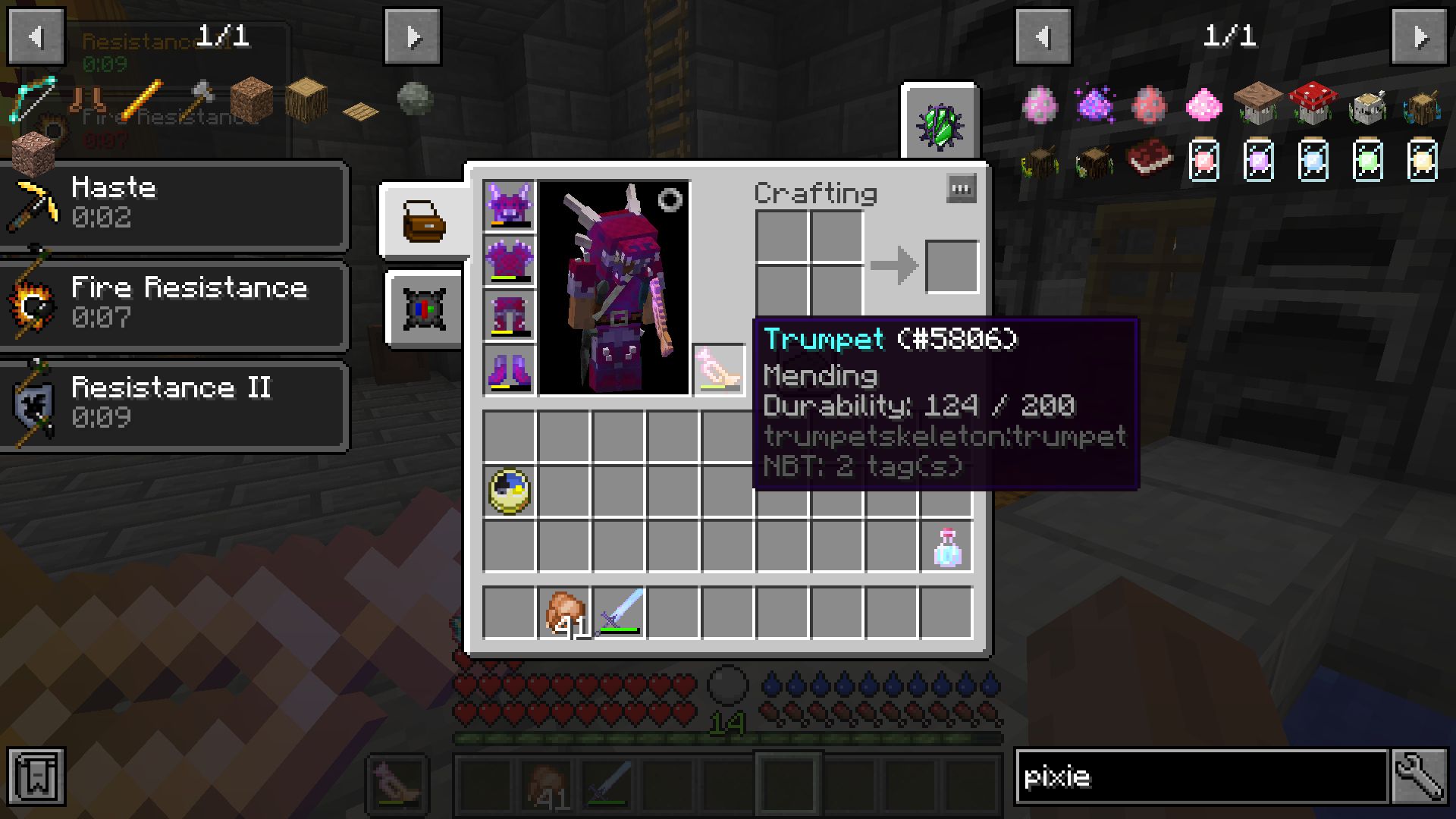Image resolution: width=1456 pixels, height=819 pixels.
Task: Switch to the backpack tab
Action: 425,220
